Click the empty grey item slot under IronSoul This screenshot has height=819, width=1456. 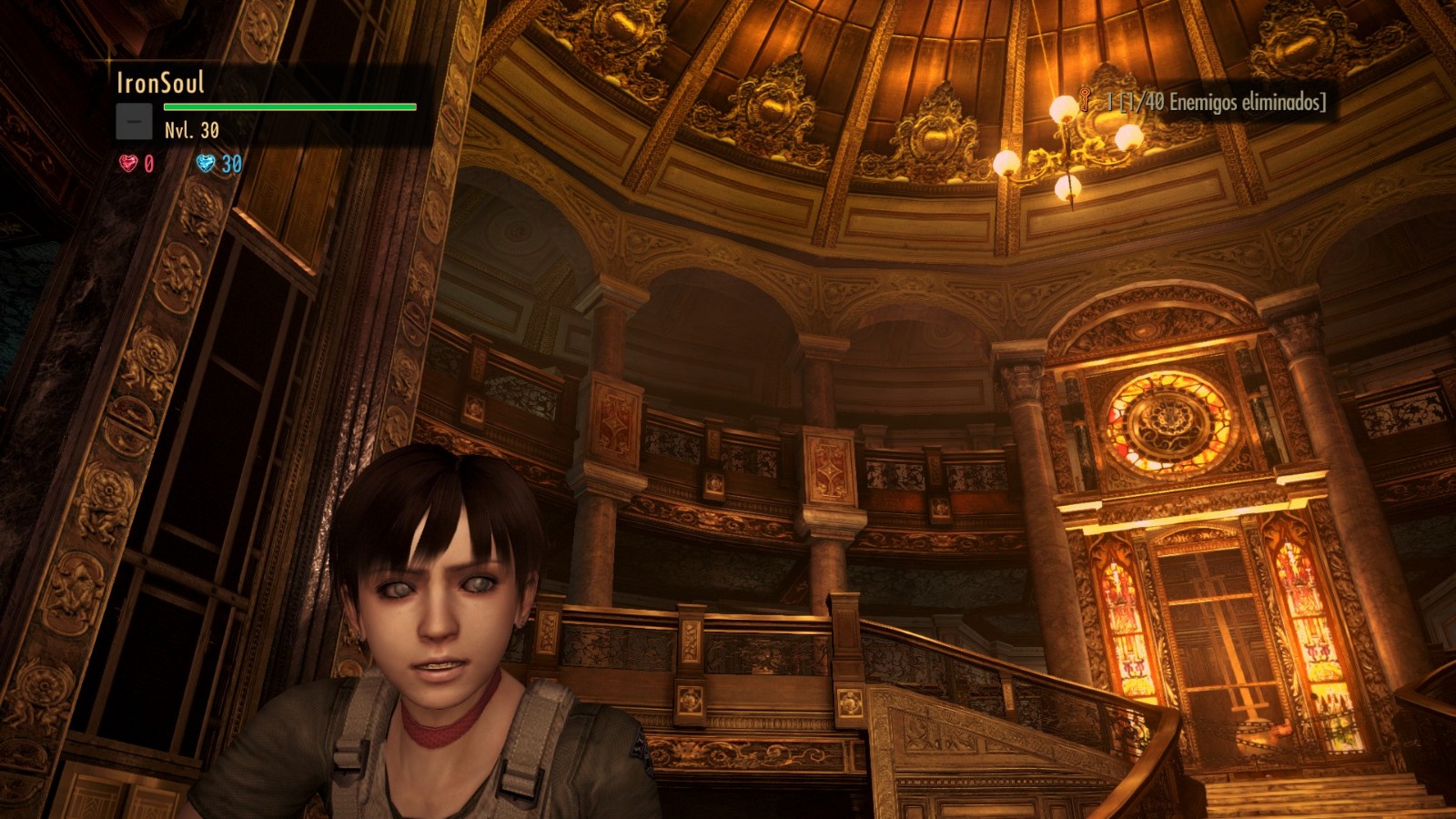134,121
